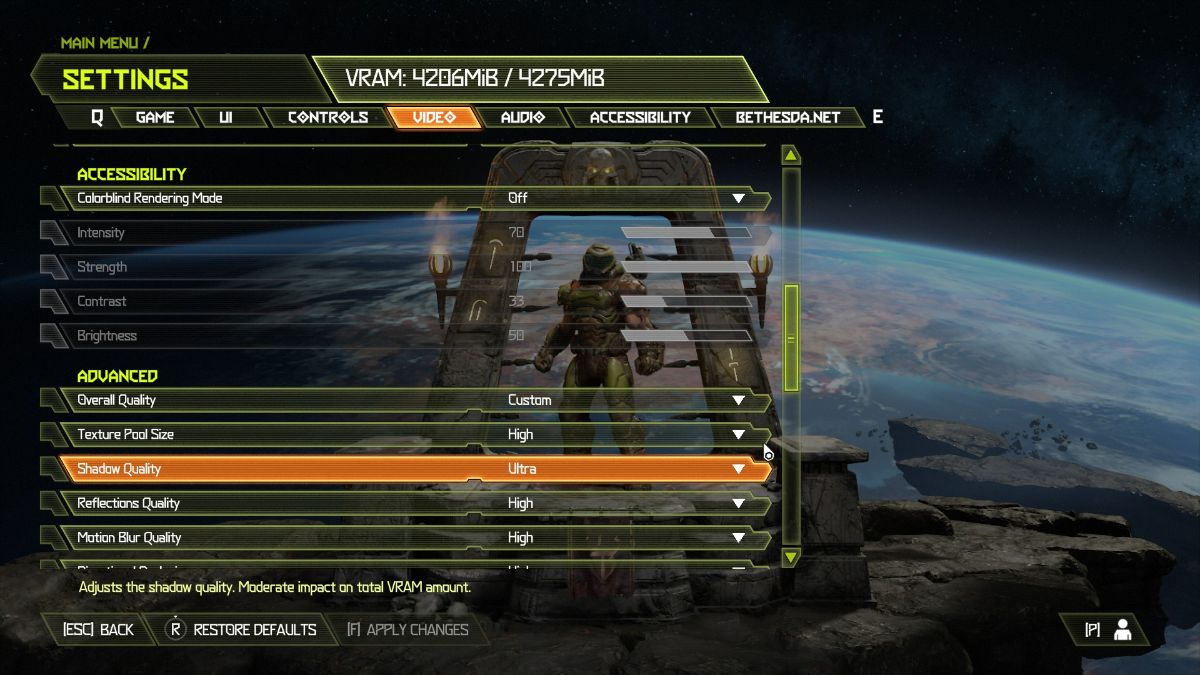Change the Overall Quality dropdown
This screenshot has height=675, width=1200.
pyautogui.click(x=738, y=400)
